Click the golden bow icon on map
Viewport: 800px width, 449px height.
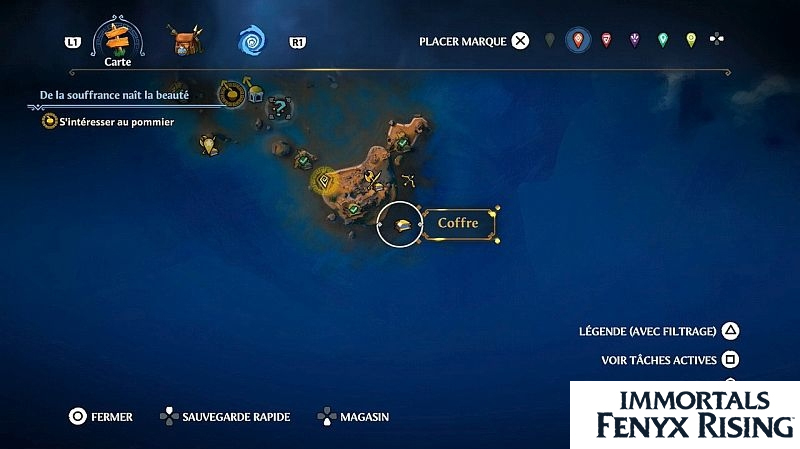pyautogui.click(x=408, y=182)
